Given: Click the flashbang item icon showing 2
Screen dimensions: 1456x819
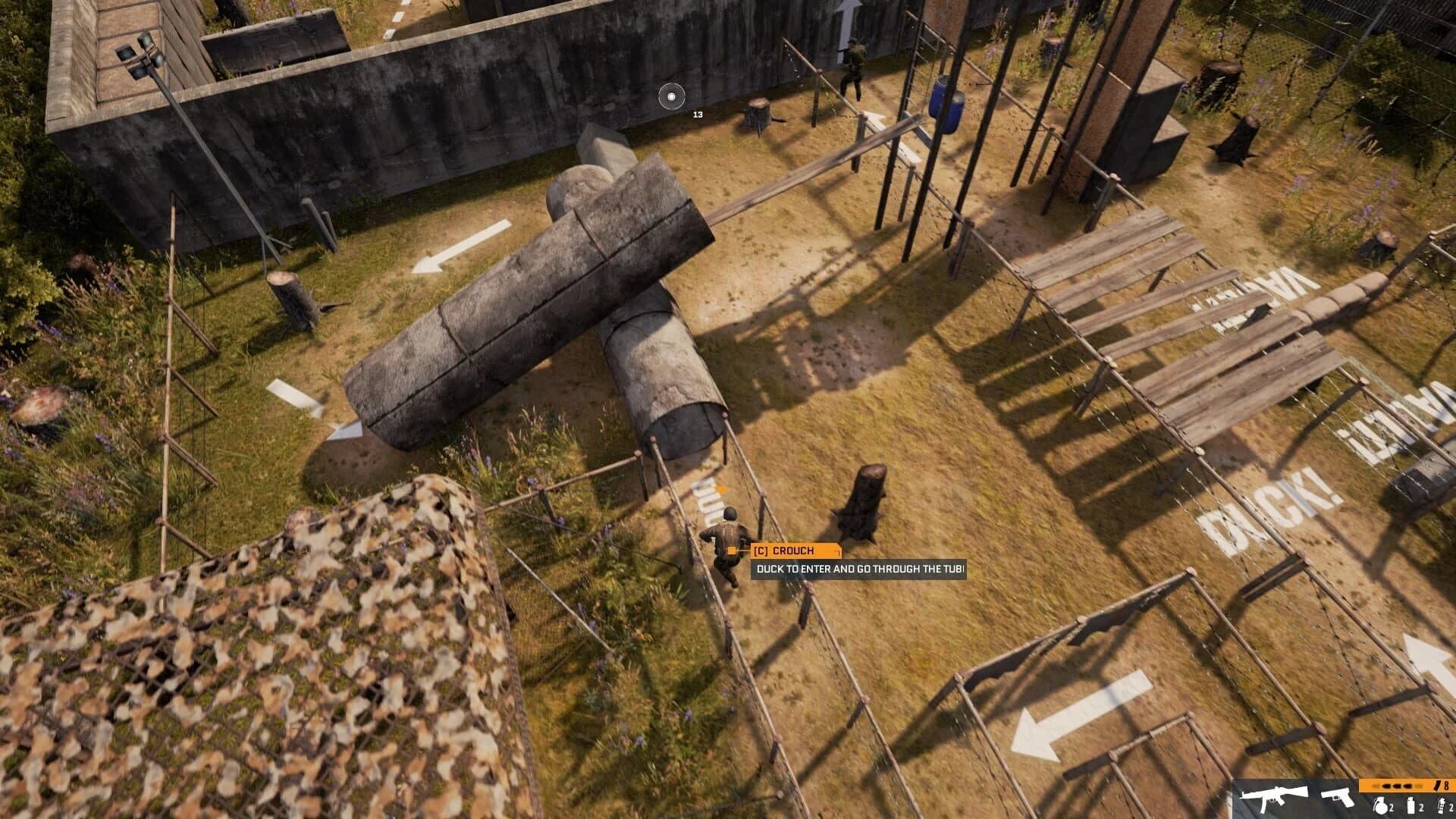Looking at the screenshot, I should pyautogui.click(x=1411, y=804).
